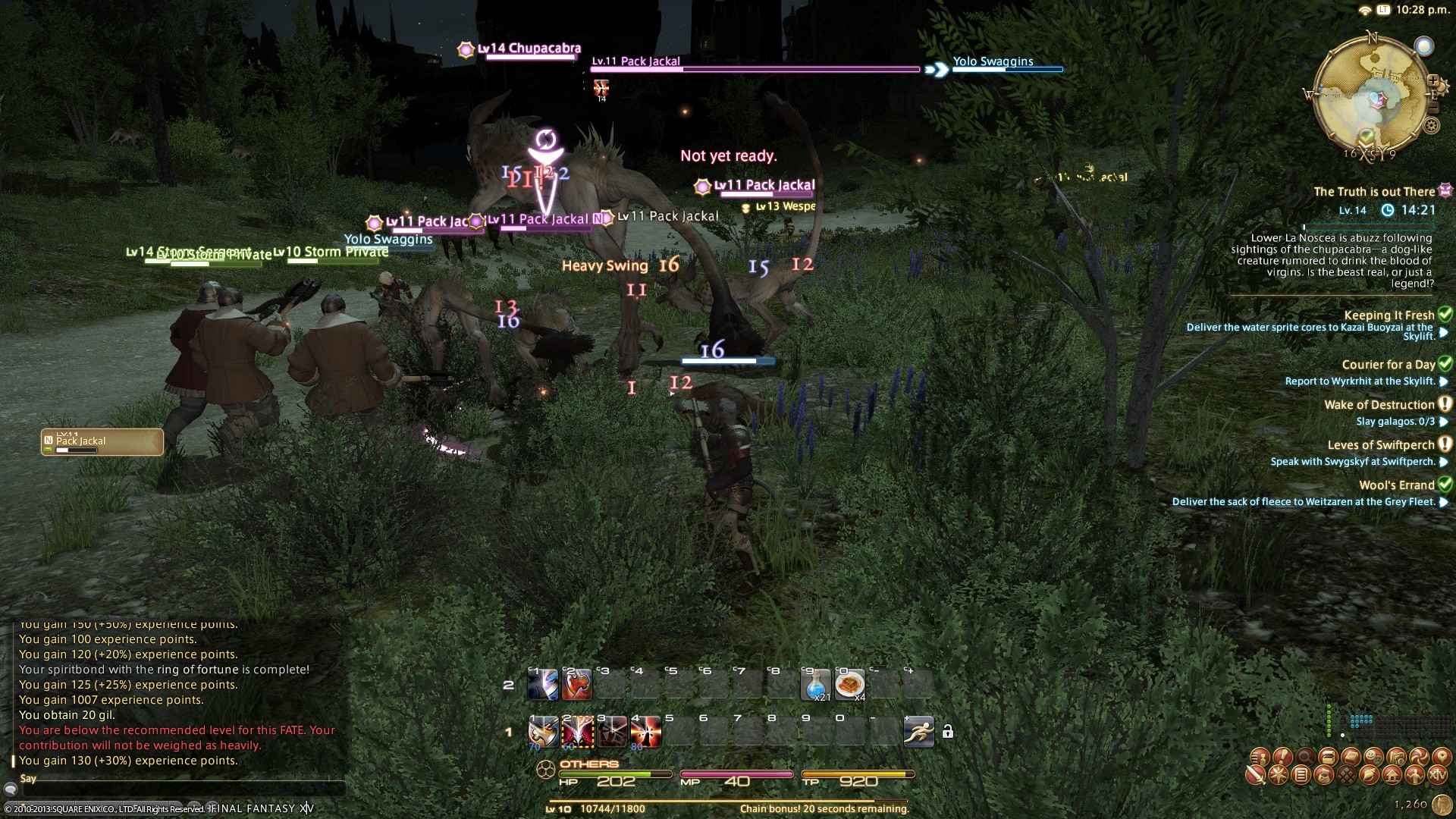1456x819 pixels.
Task: Activate the highlighted combo ability in slot 2
Action: click(x=577, y=732)
